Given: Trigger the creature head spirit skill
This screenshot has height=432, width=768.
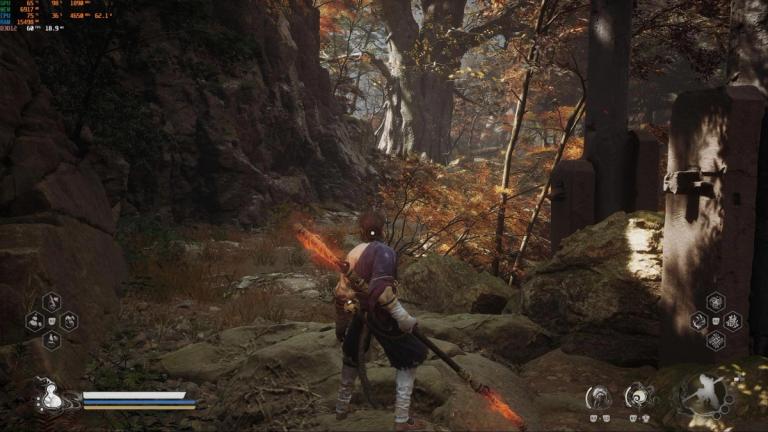Looking at the screenshot, I should point(598,397).
